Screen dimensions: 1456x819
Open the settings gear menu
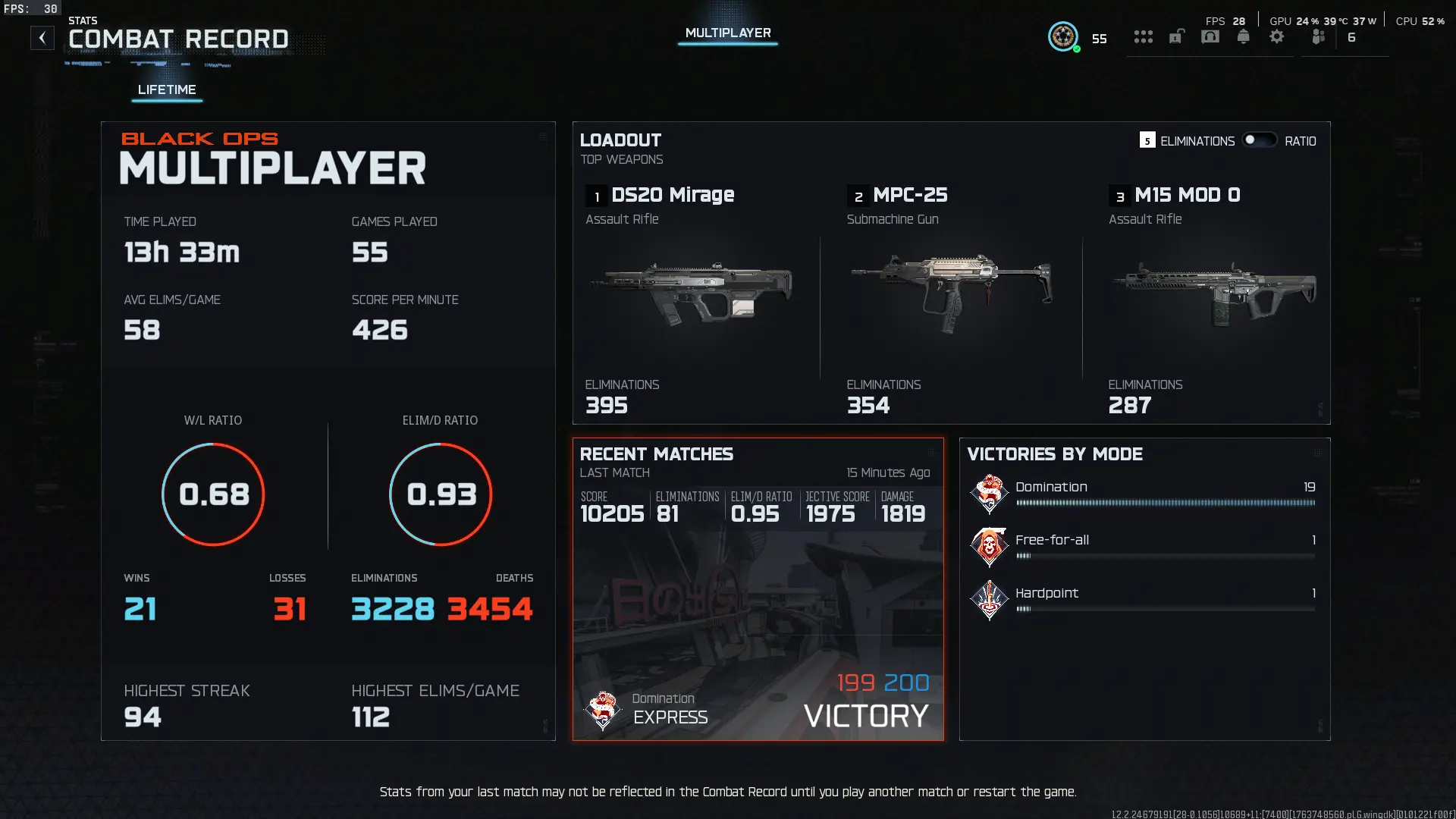1278,36
